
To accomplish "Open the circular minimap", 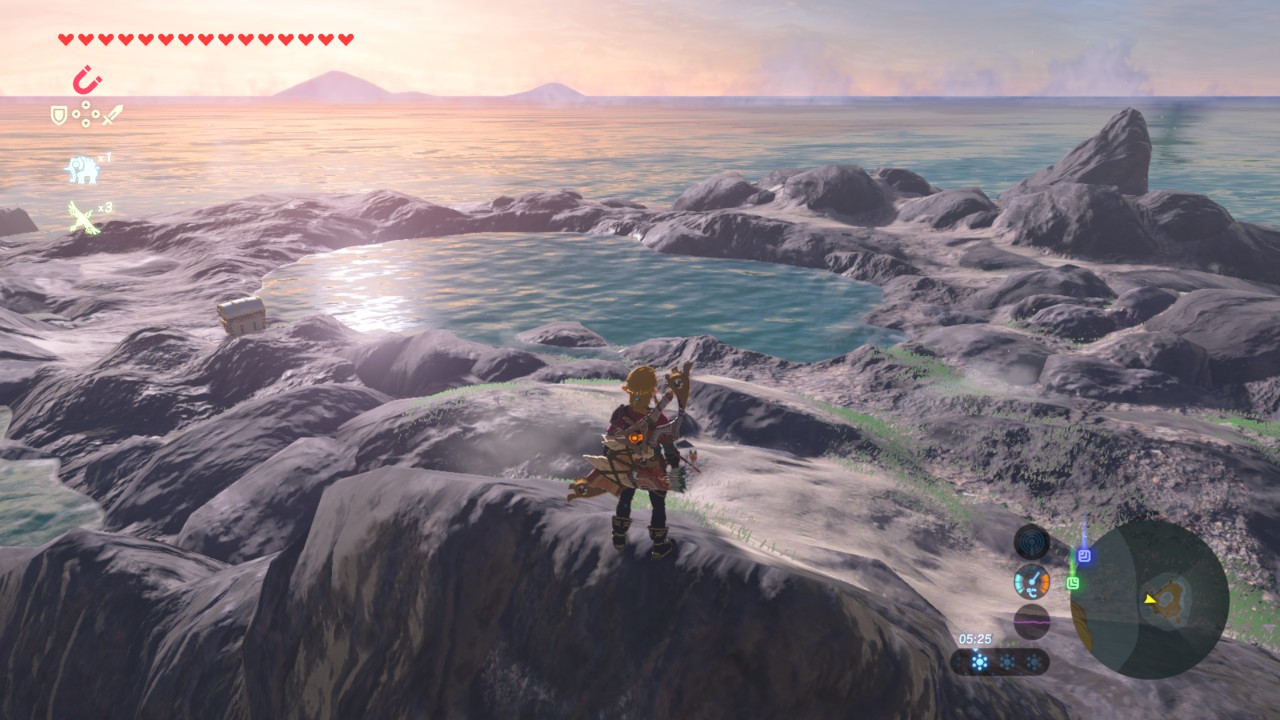I will [x=1149, y=599].
